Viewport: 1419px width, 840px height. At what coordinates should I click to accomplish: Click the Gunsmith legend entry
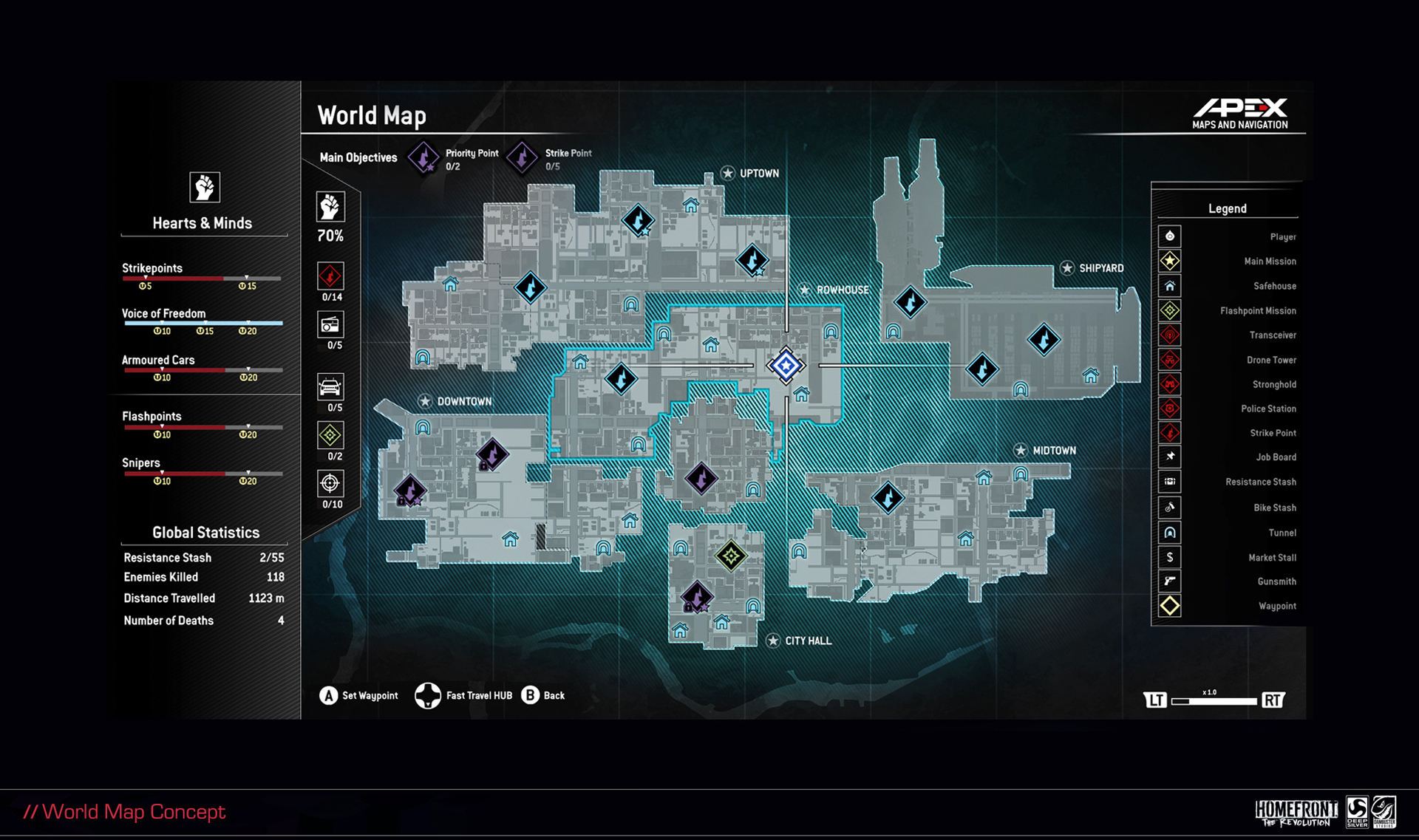[x=1227, y=581]
